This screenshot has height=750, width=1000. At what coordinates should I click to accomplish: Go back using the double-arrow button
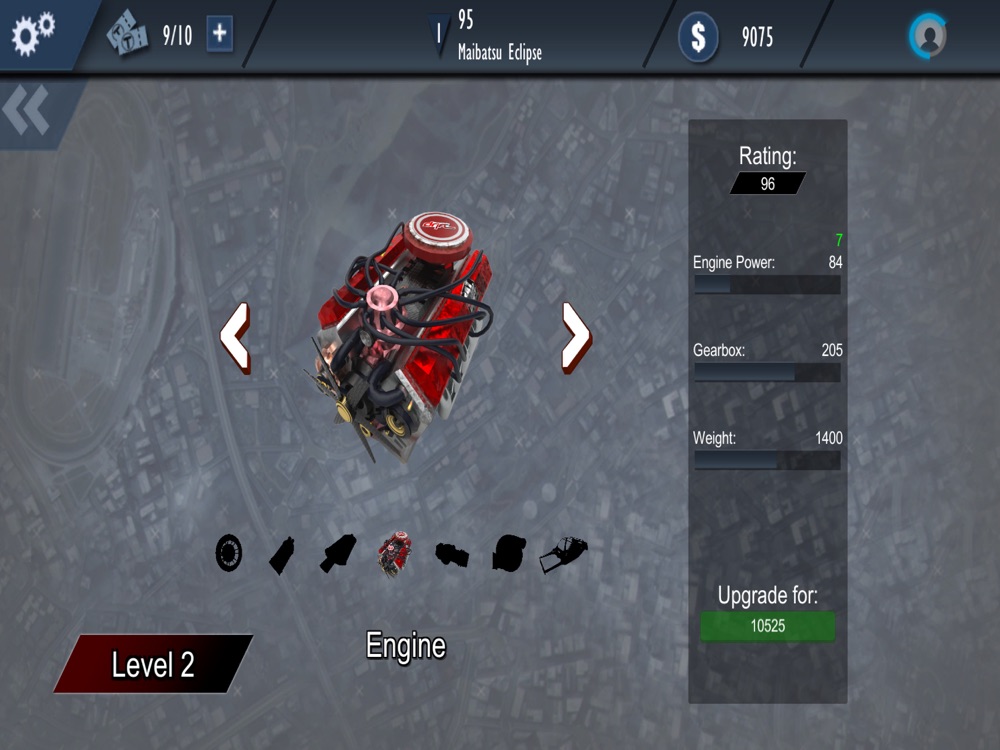click(x=27, y=111)
